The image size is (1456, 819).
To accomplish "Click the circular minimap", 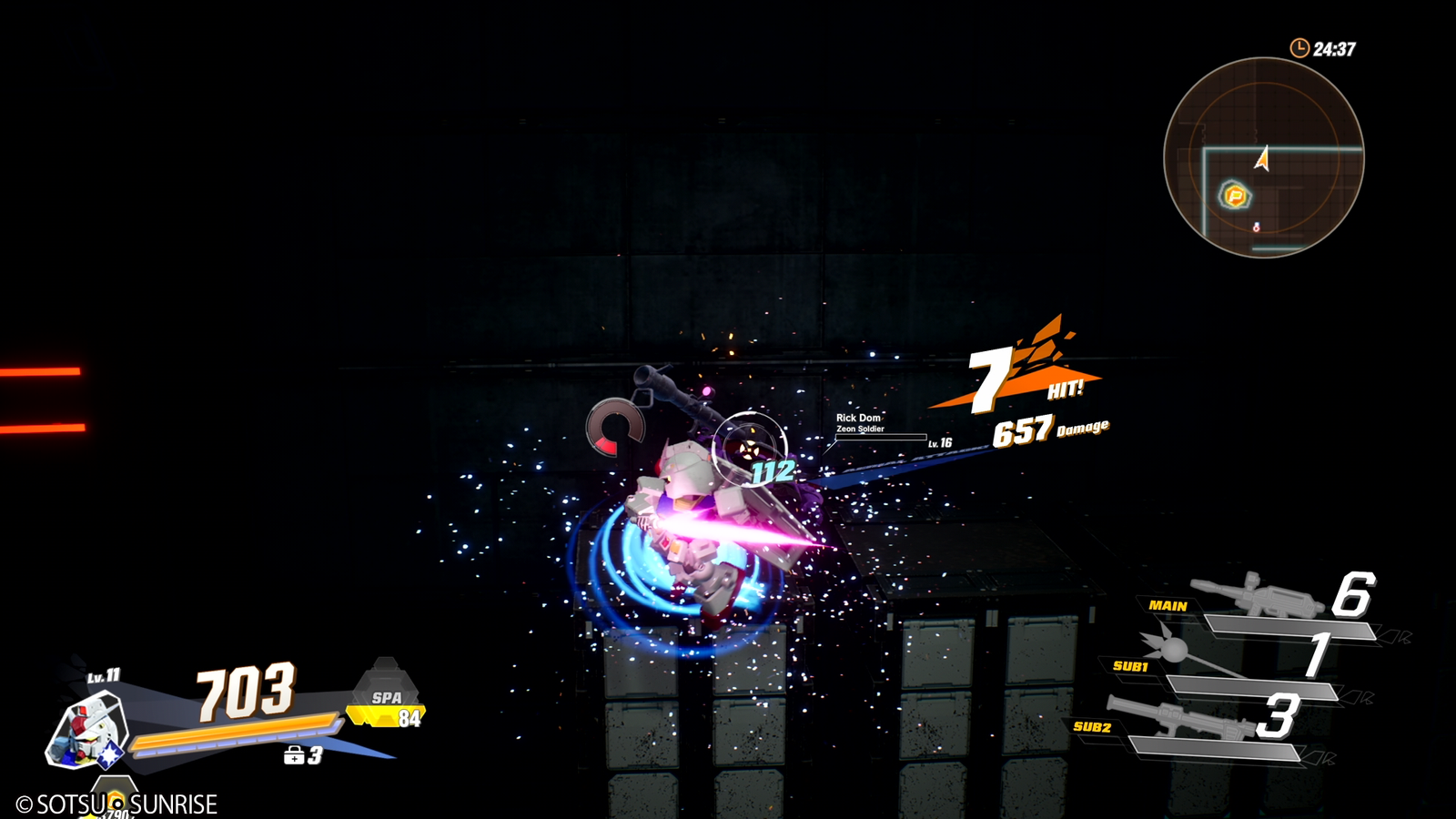I will 1263,157.
